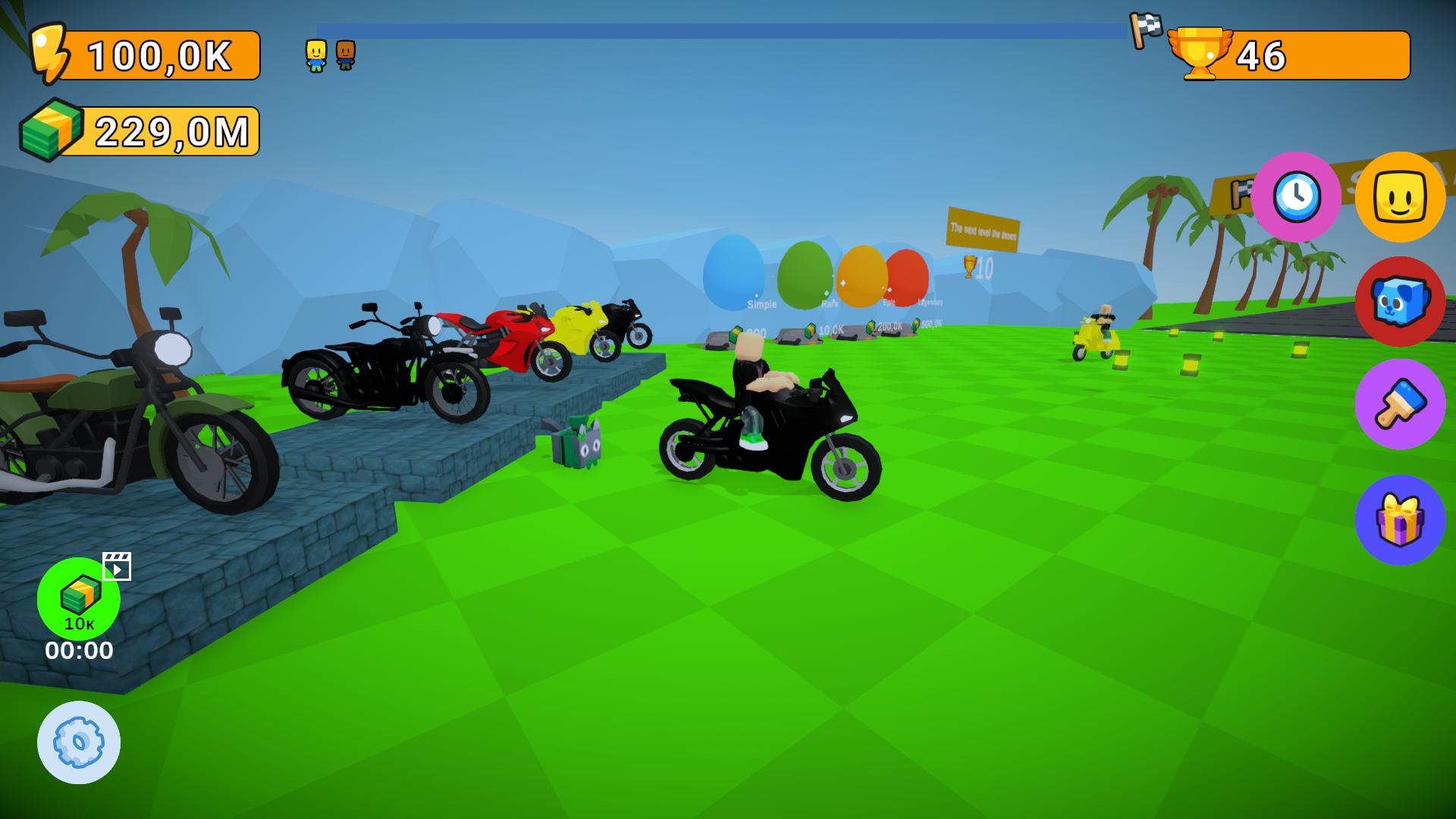Viewport: 1456px width, 819px height.
Task: Claim the free 10K cash reward button
Action: click(x=80, y=599)
